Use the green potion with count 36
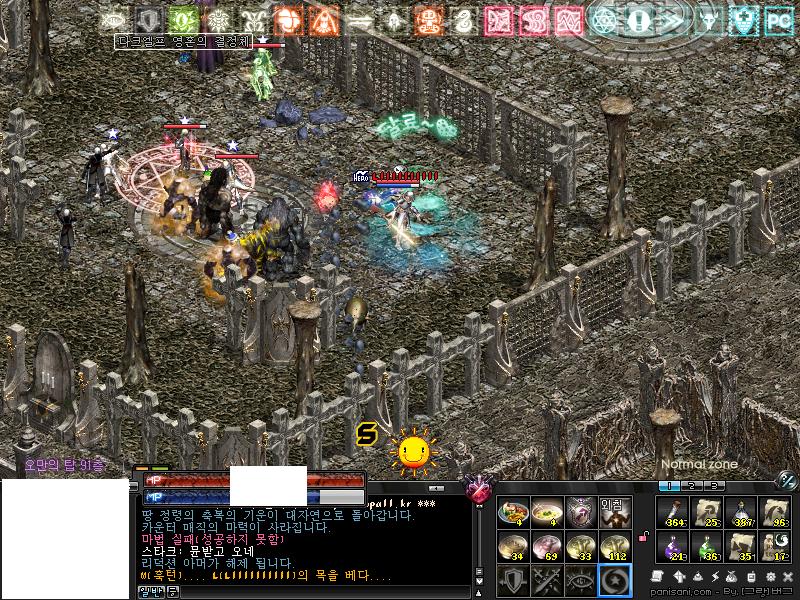The height and width of the screenshot is (600, 800). pyautogui.click(x=707, y=546)
